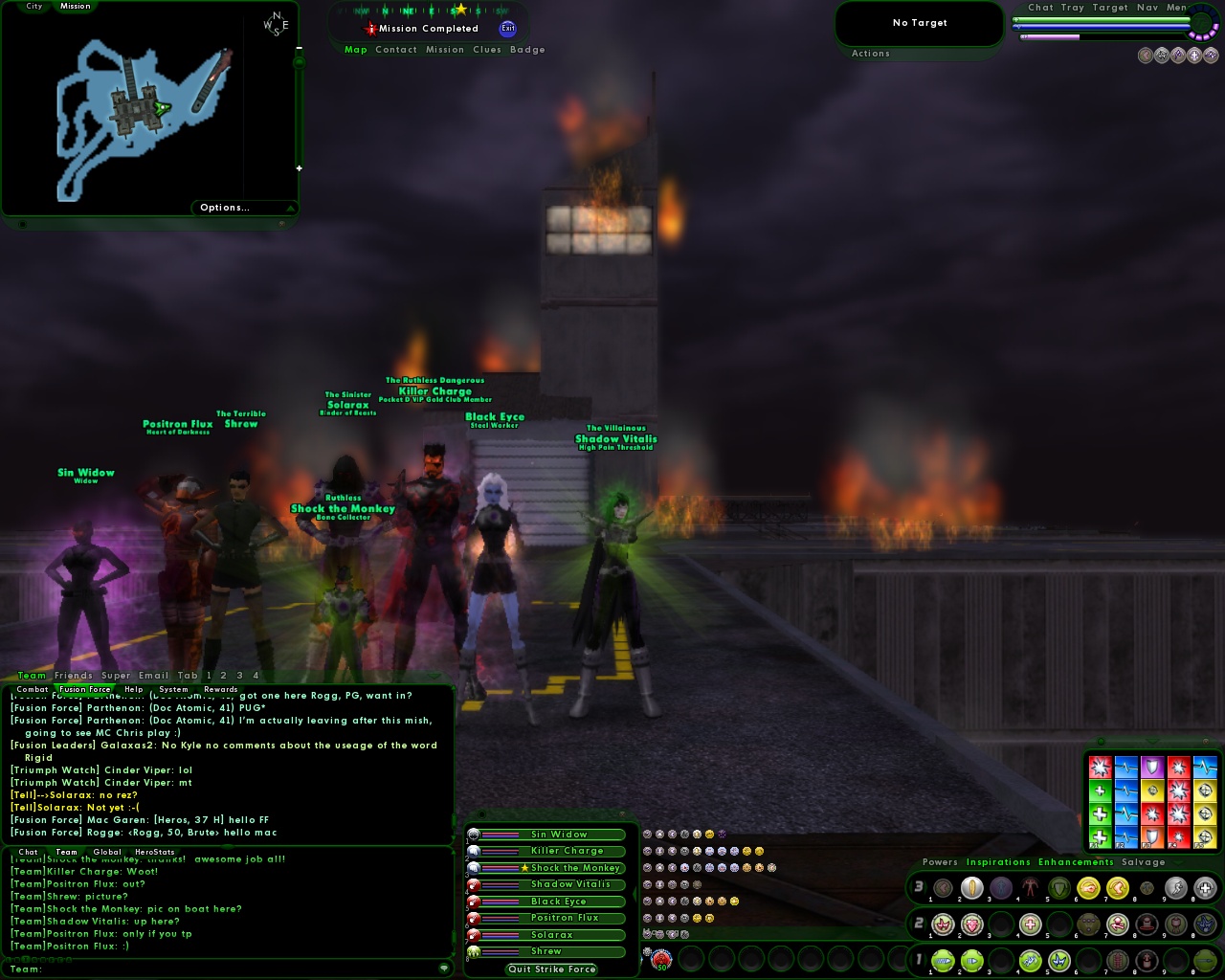Toggle the small round control at inspiration tray top-right
The height and width of the screenshot is (980, 1225).
point(1205,741)
